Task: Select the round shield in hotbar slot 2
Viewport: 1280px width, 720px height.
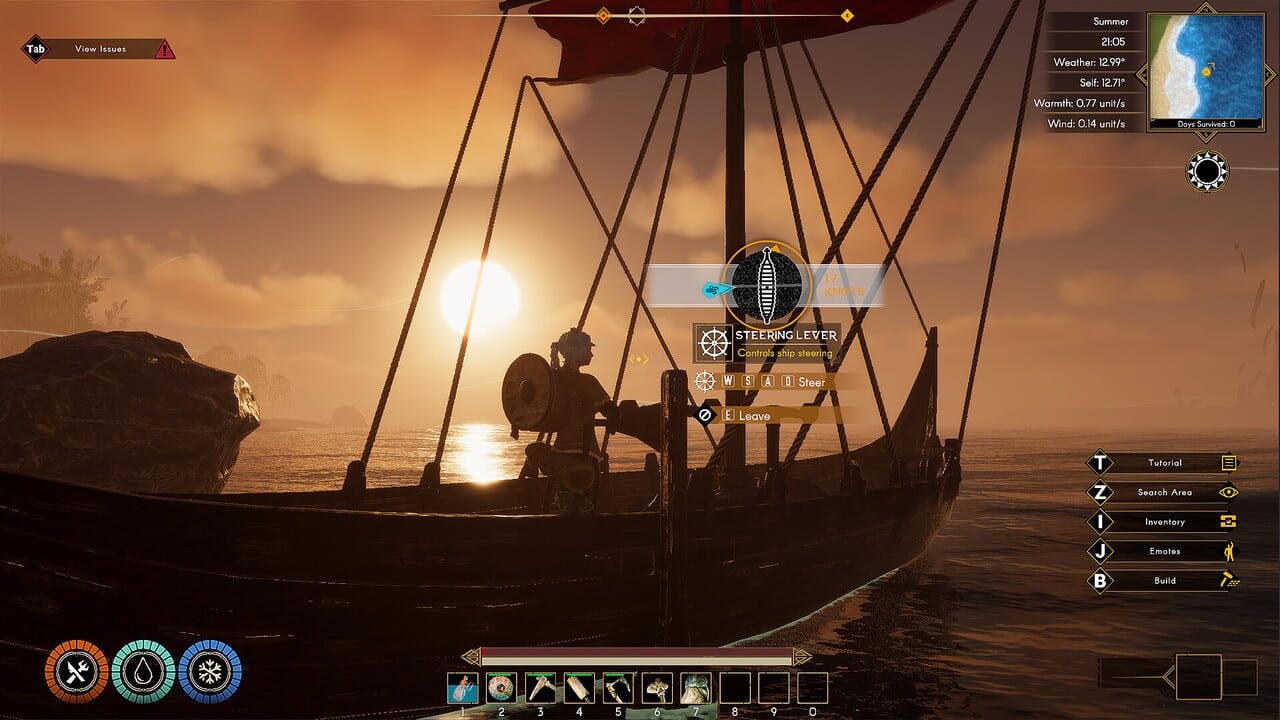Action: 501,688
